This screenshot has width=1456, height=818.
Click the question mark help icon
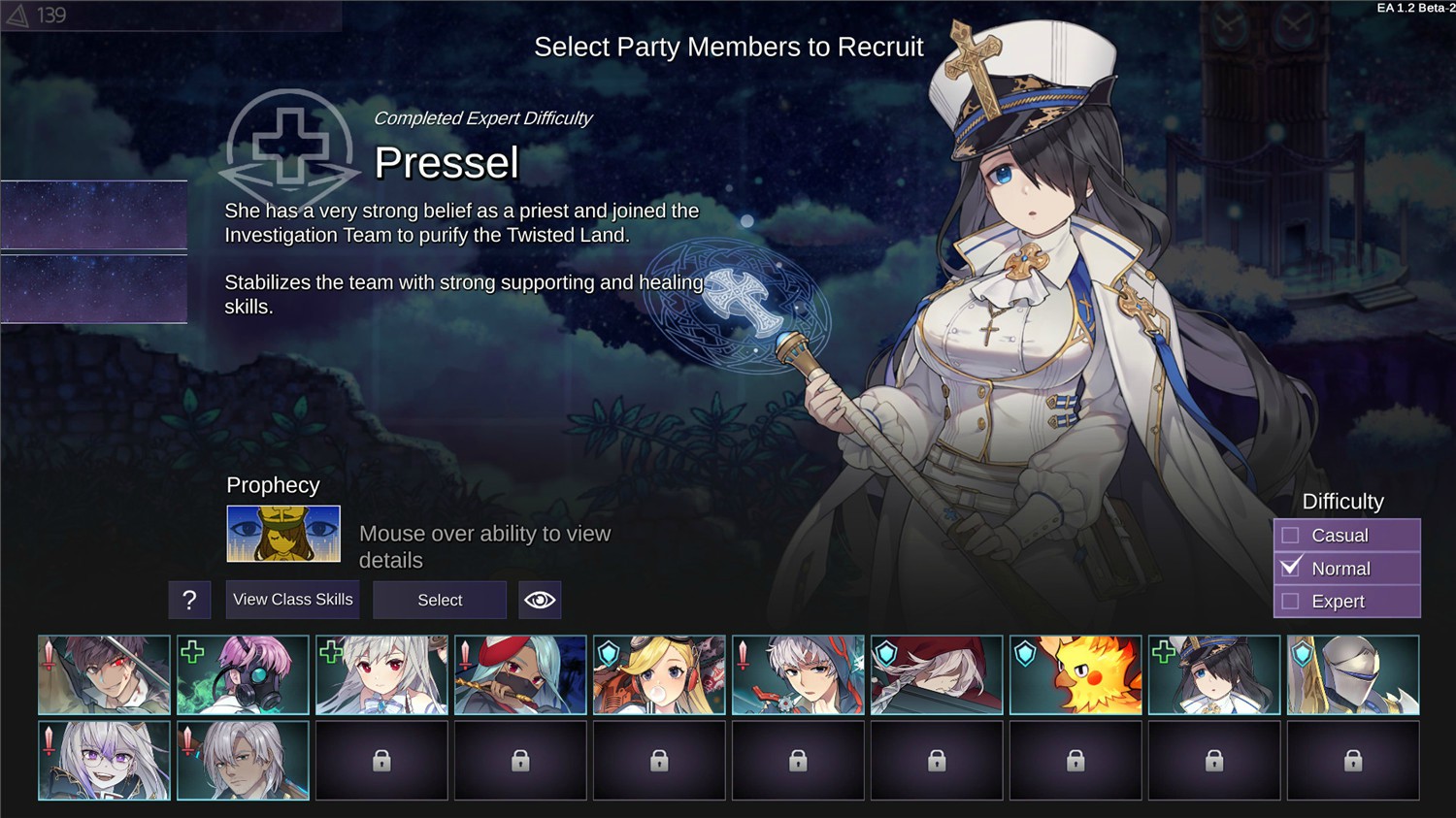pyautogui.click(x=190, y=600)
